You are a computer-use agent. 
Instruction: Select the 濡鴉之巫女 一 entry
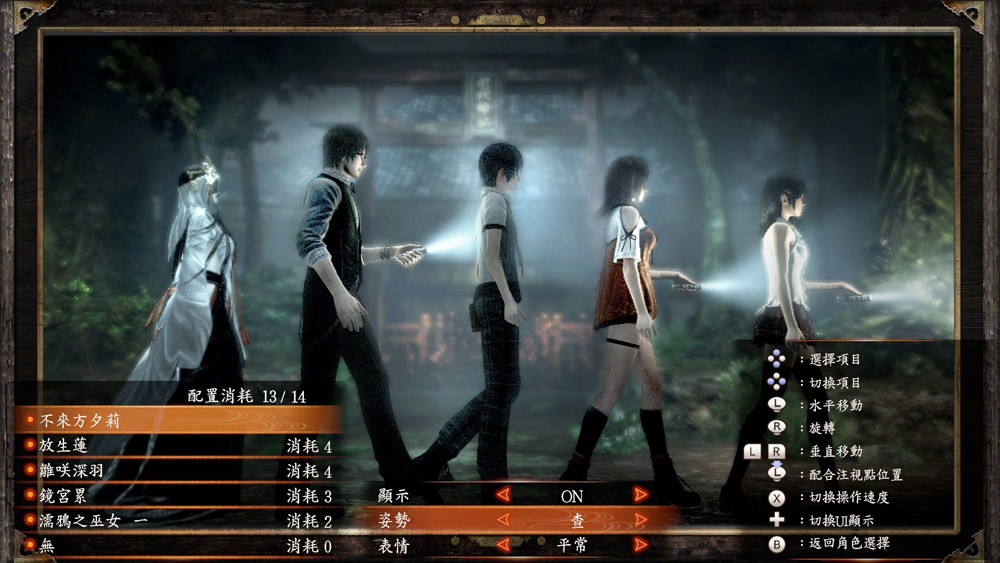(180, 521)
